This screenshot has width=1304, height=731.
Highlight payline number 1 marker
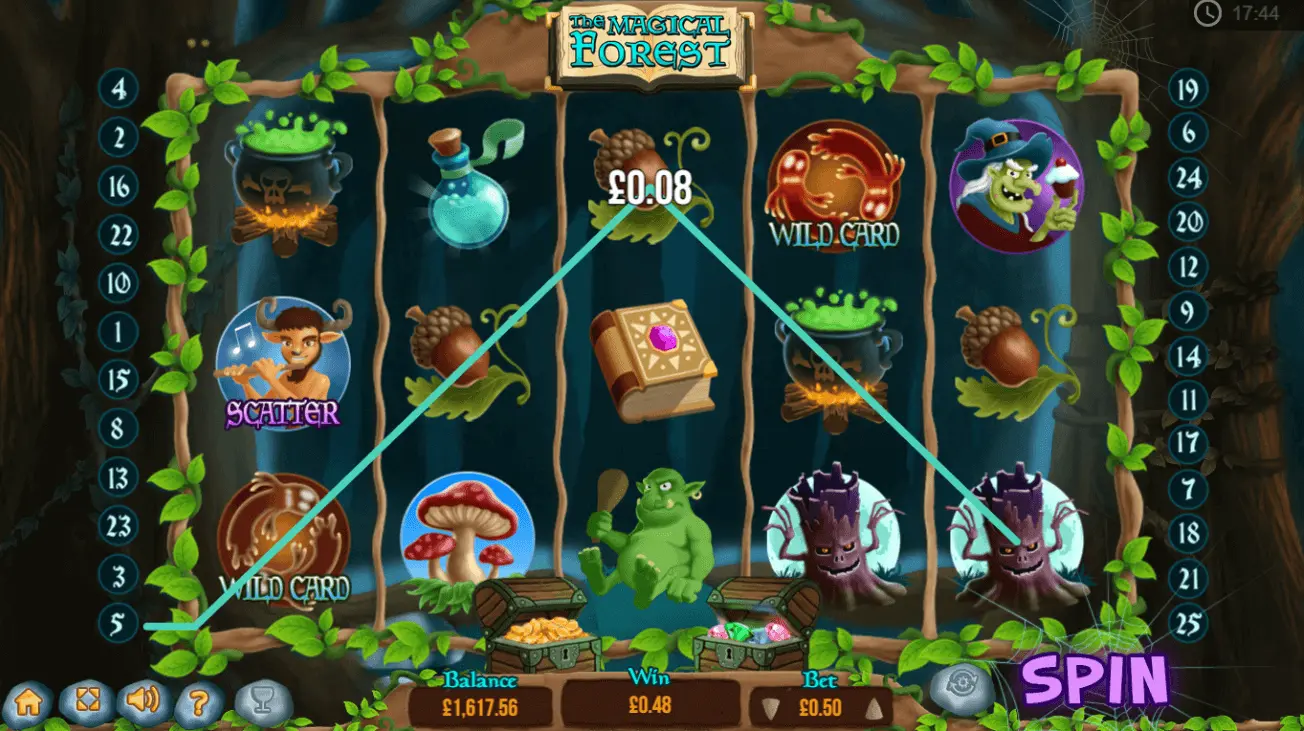click(118, 329)
